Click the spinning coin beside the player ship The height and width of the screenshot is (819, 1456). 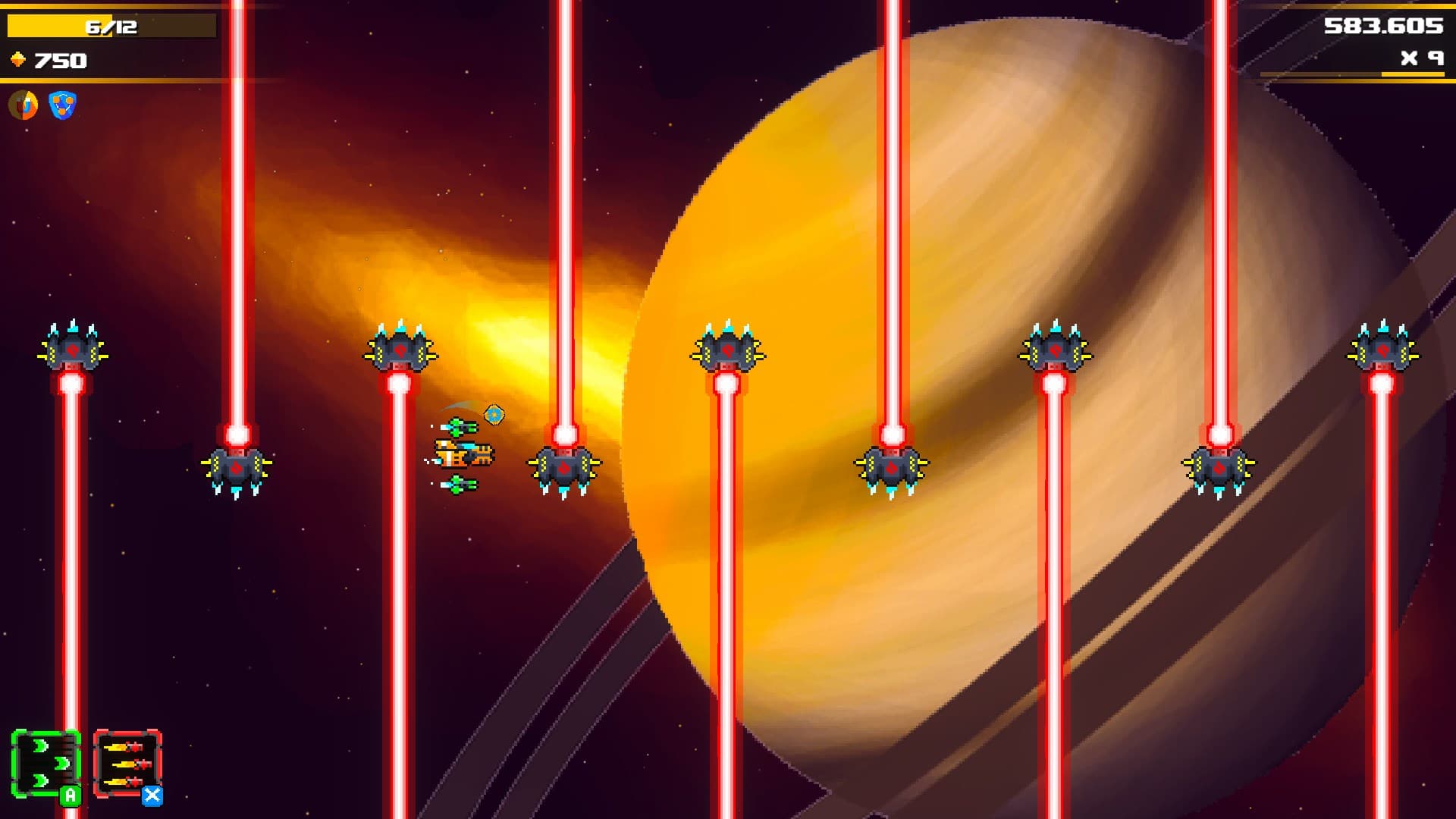point(494,415)
